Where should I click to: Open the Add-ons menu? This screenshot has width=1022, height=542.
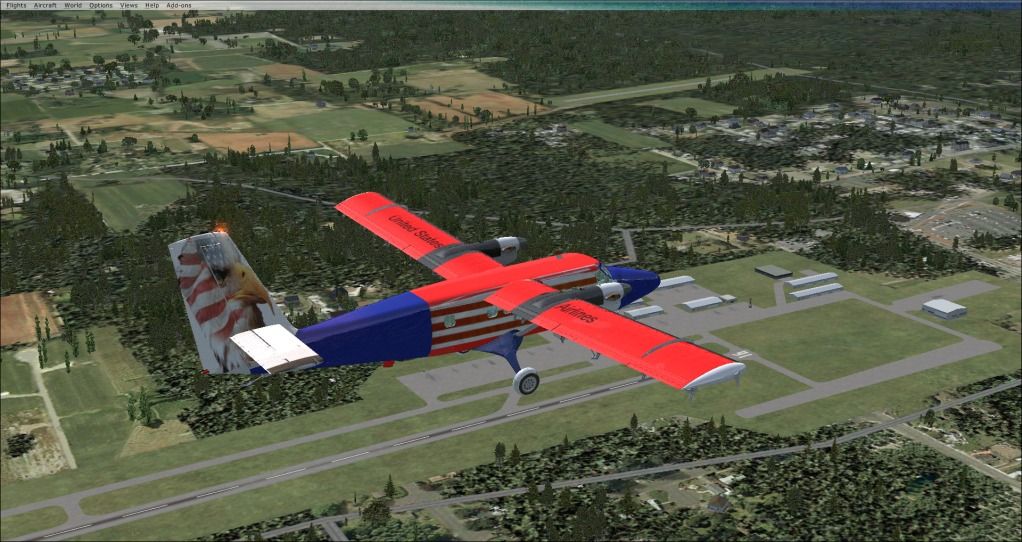178,5
